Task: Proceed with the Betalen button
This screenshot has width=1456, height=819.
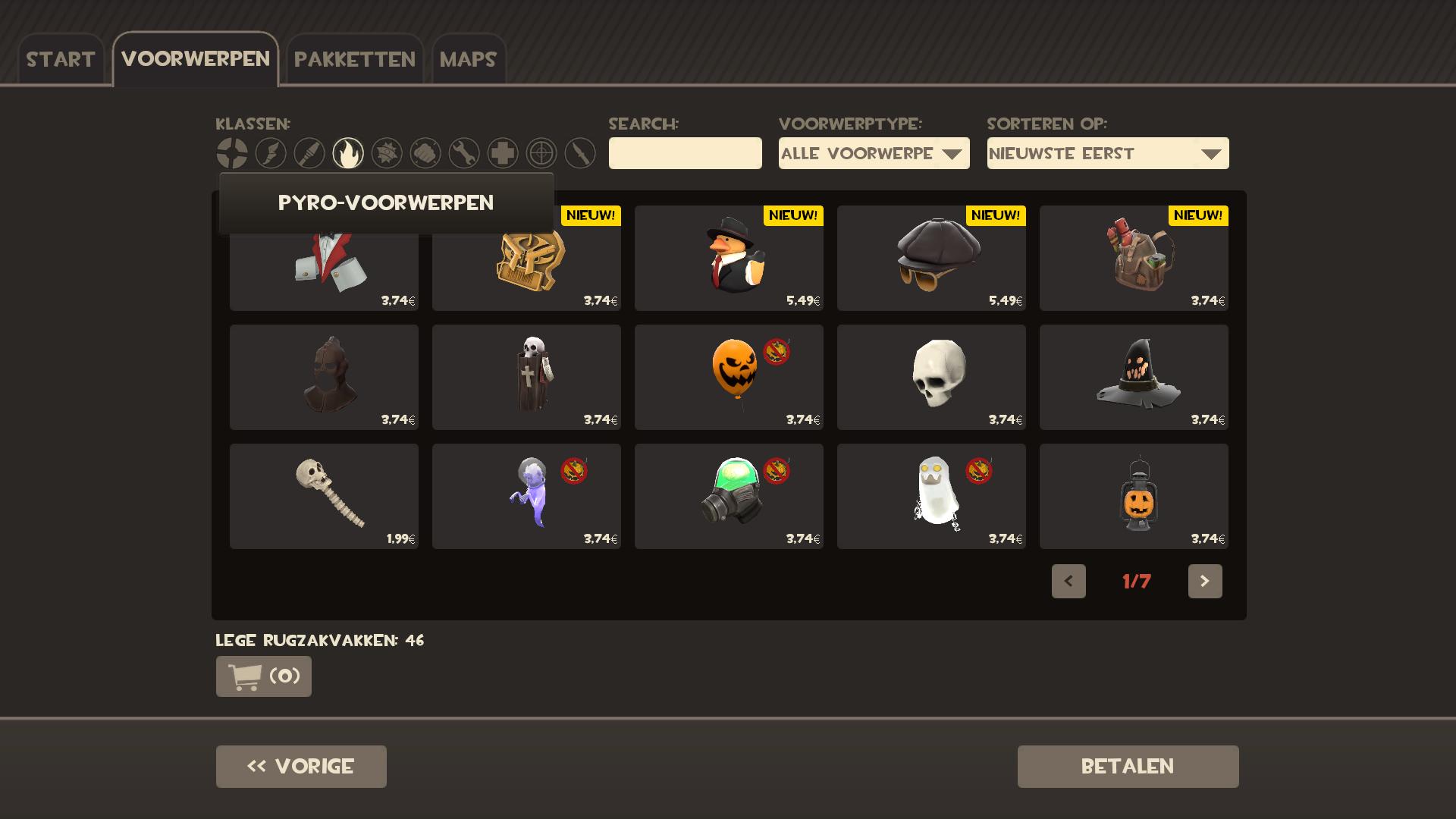Action: [1128, 766]
